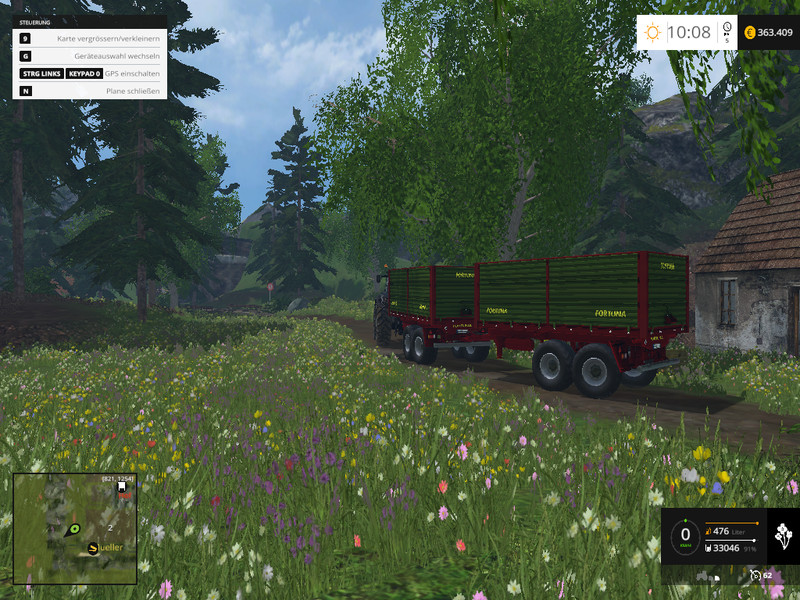Click the sunny weather icon

point(653,32)
